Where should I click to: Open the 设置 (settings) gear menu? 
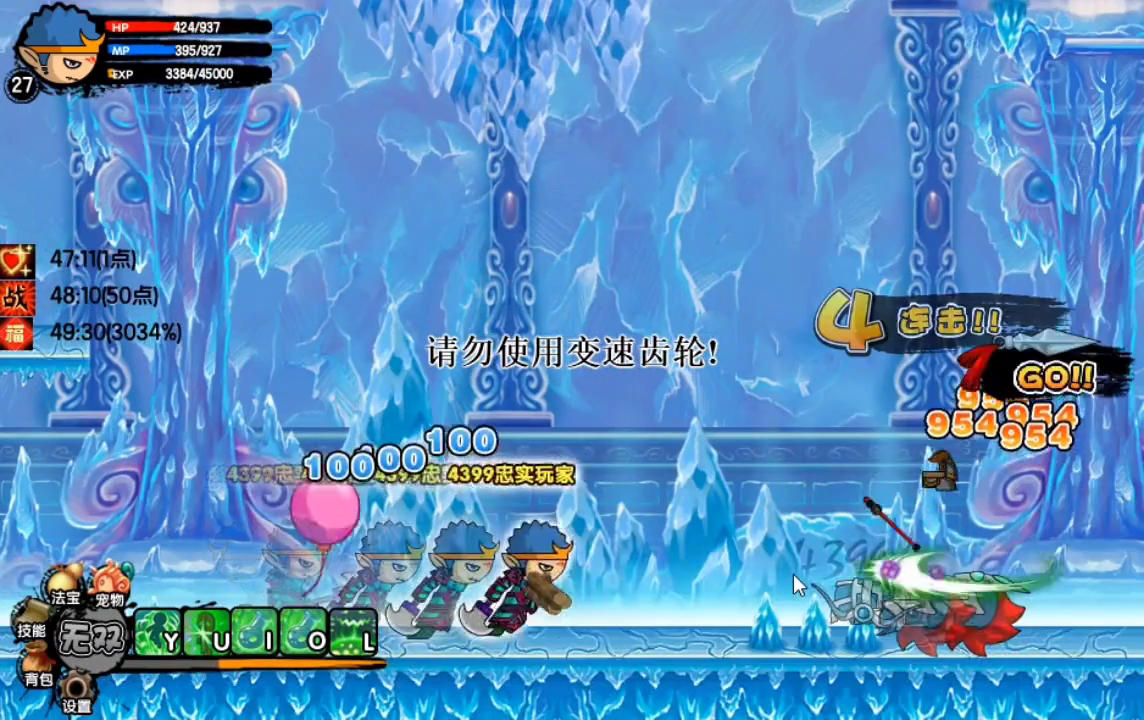point(76,692)
